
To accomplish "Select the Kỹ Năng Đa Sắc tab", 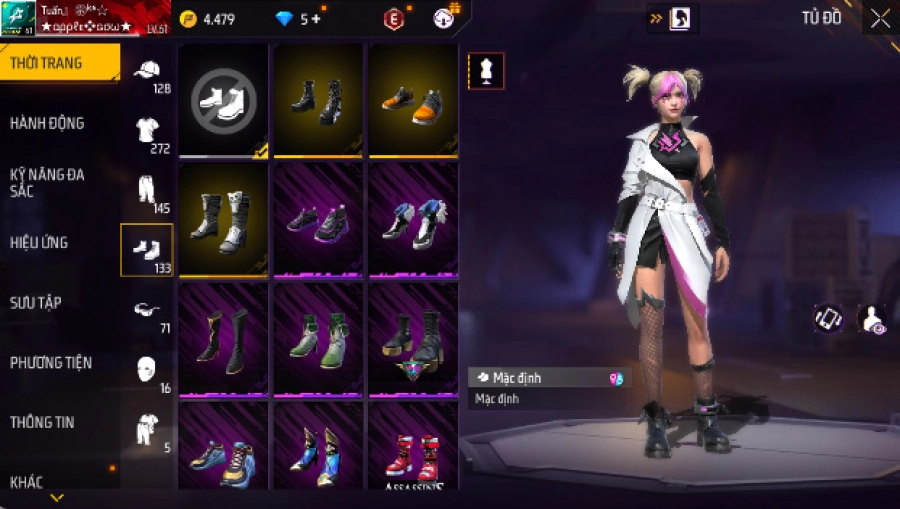I will (x=47, y=182).
